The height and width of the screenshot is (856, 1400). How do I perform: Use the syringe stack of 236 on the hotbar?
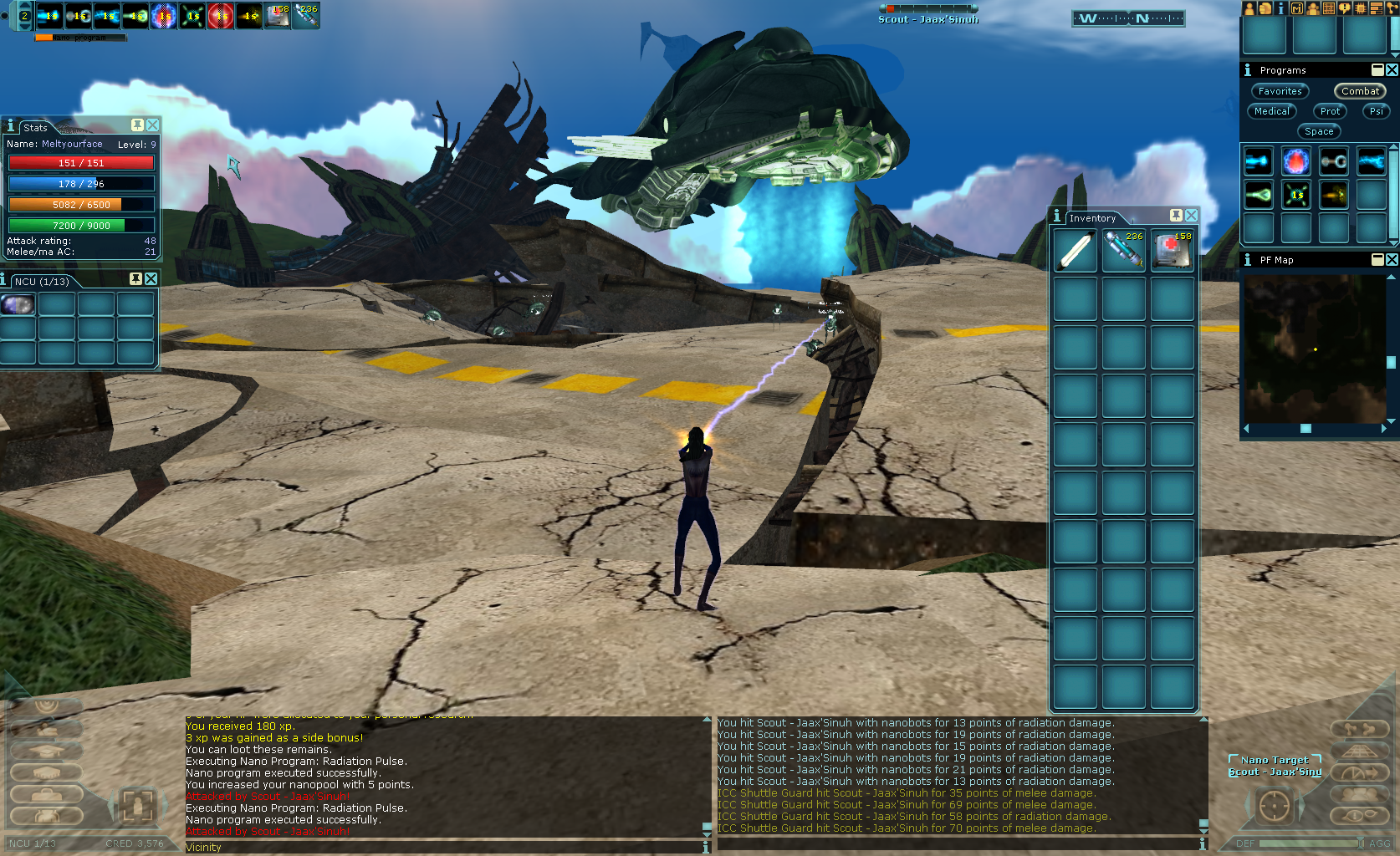[x=306, y=16]
